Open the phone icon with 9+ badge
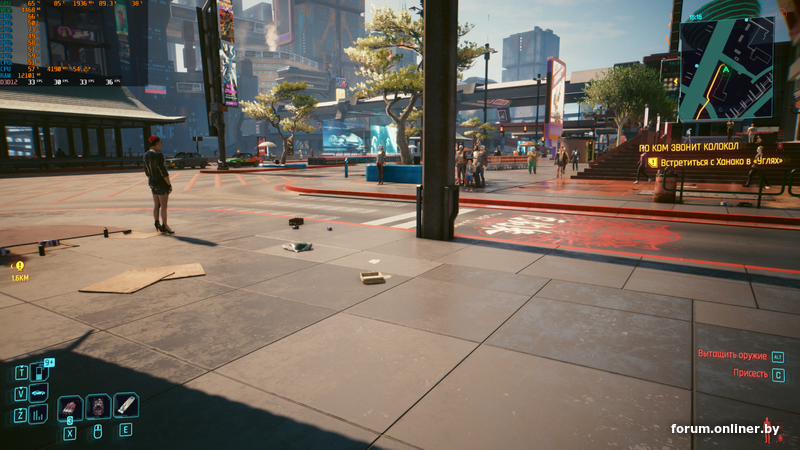The width and height of the screenshot is (800, 450). 39,371
